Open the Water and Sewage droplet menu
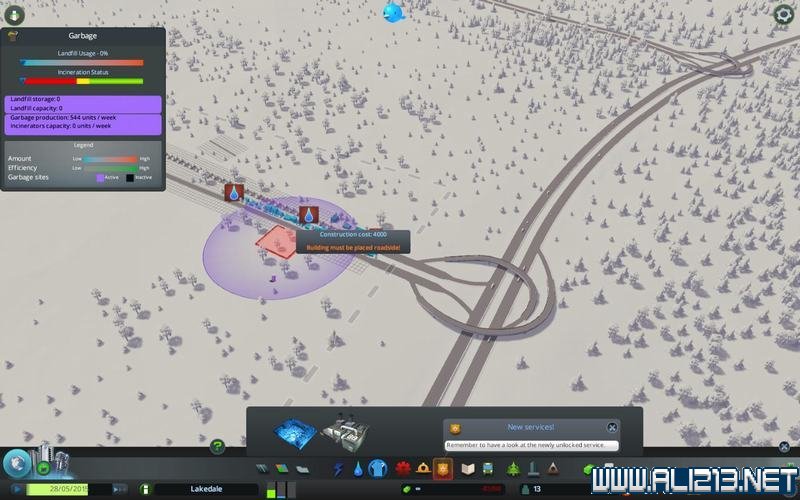The height and width of the screenshot is (500, 800). pyautogui.click(x=358, y=467)
